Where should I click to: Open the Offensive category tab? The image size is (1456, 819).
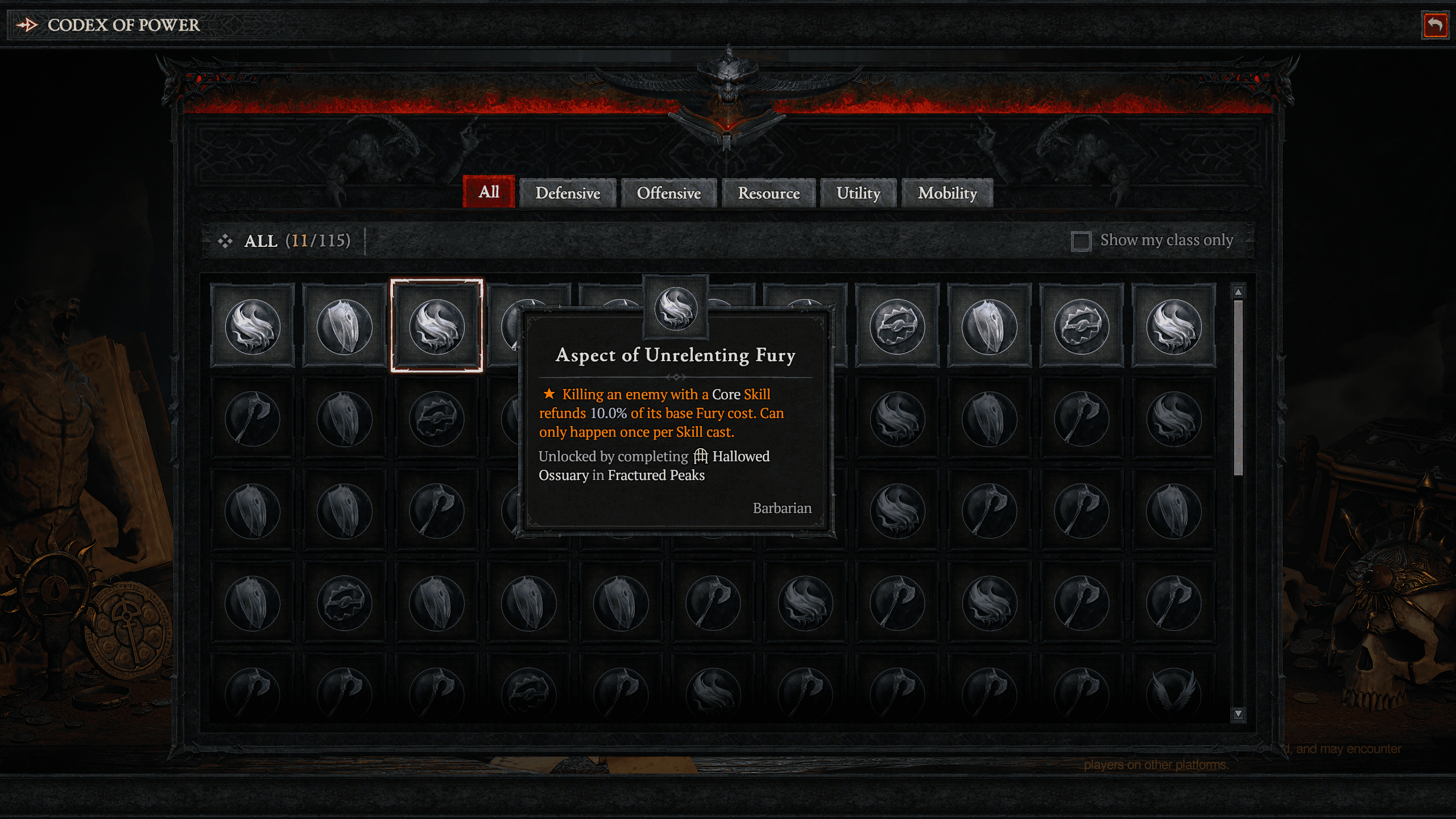[668, 193]
